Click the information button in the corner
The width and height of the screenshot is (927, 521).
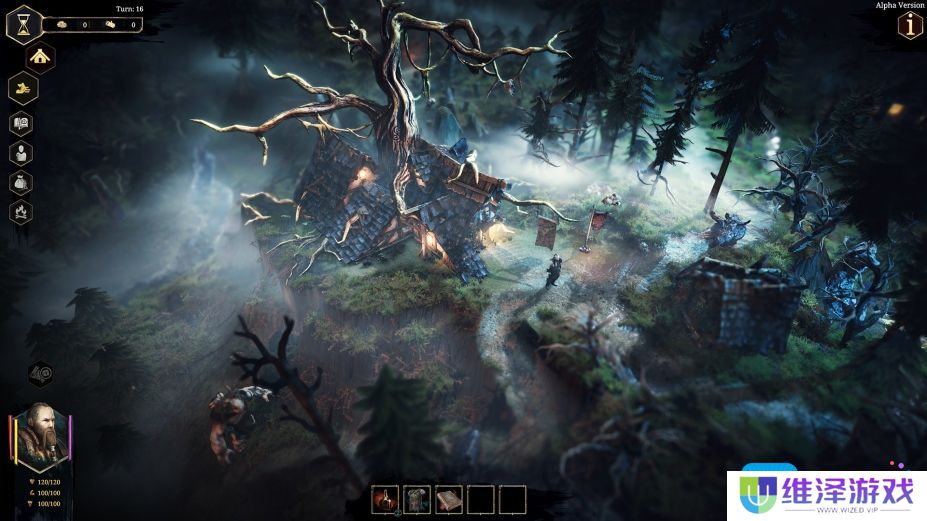910,27
